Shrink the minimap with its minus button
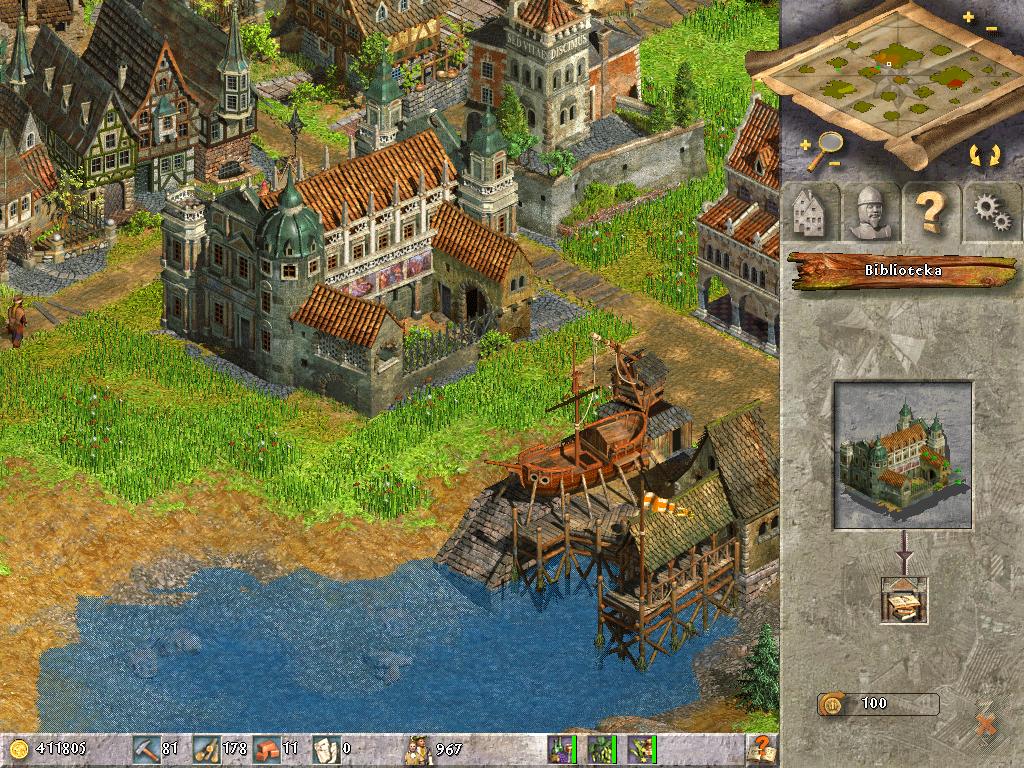The height and width of the screenshot is (768, 1024). coord(990,30)
